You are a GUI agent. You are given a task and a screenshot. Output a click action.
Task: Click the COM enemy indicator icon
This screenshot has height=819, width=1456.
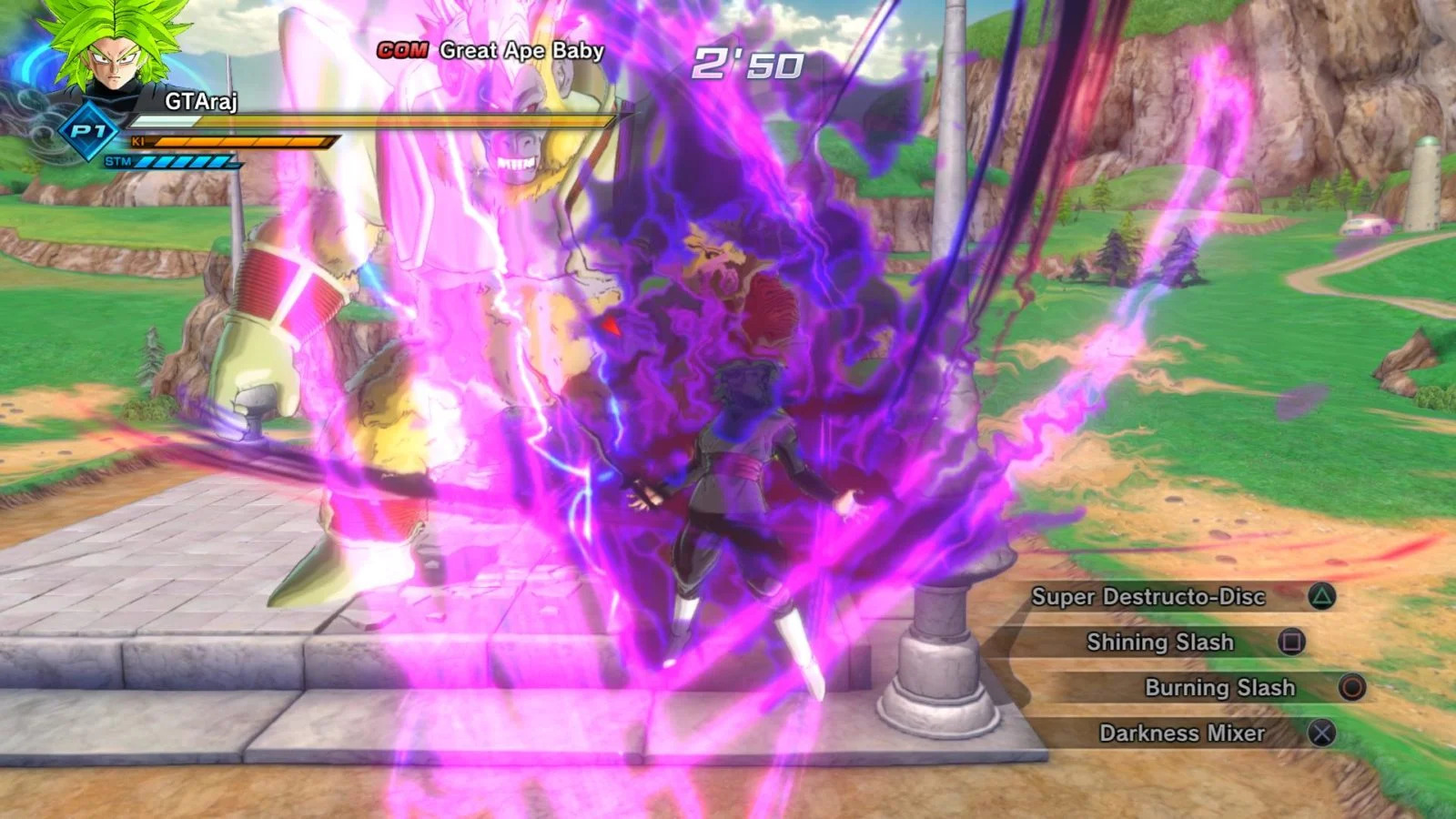point(403,51)
